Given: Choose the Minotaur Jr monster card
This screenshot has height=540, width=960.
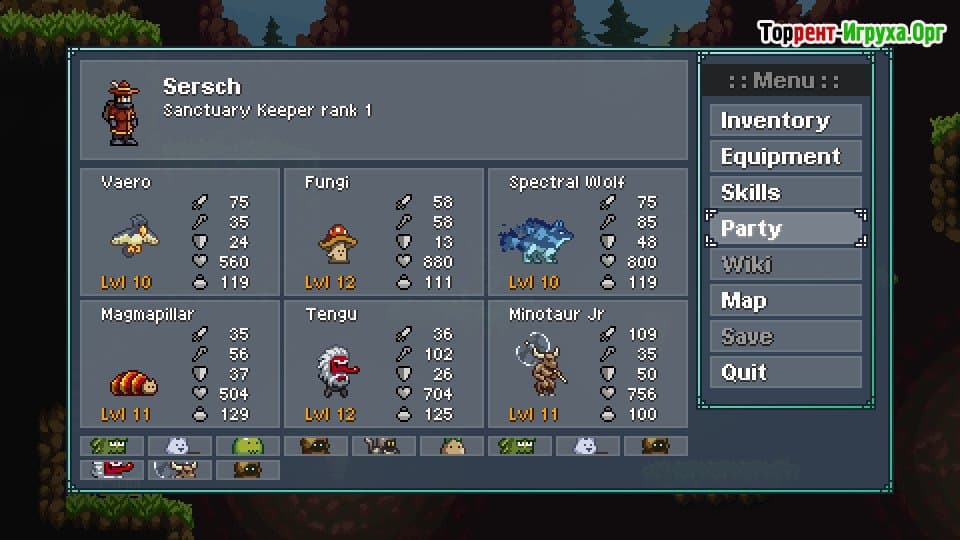Looking at the screenshot, I should 587,364.
